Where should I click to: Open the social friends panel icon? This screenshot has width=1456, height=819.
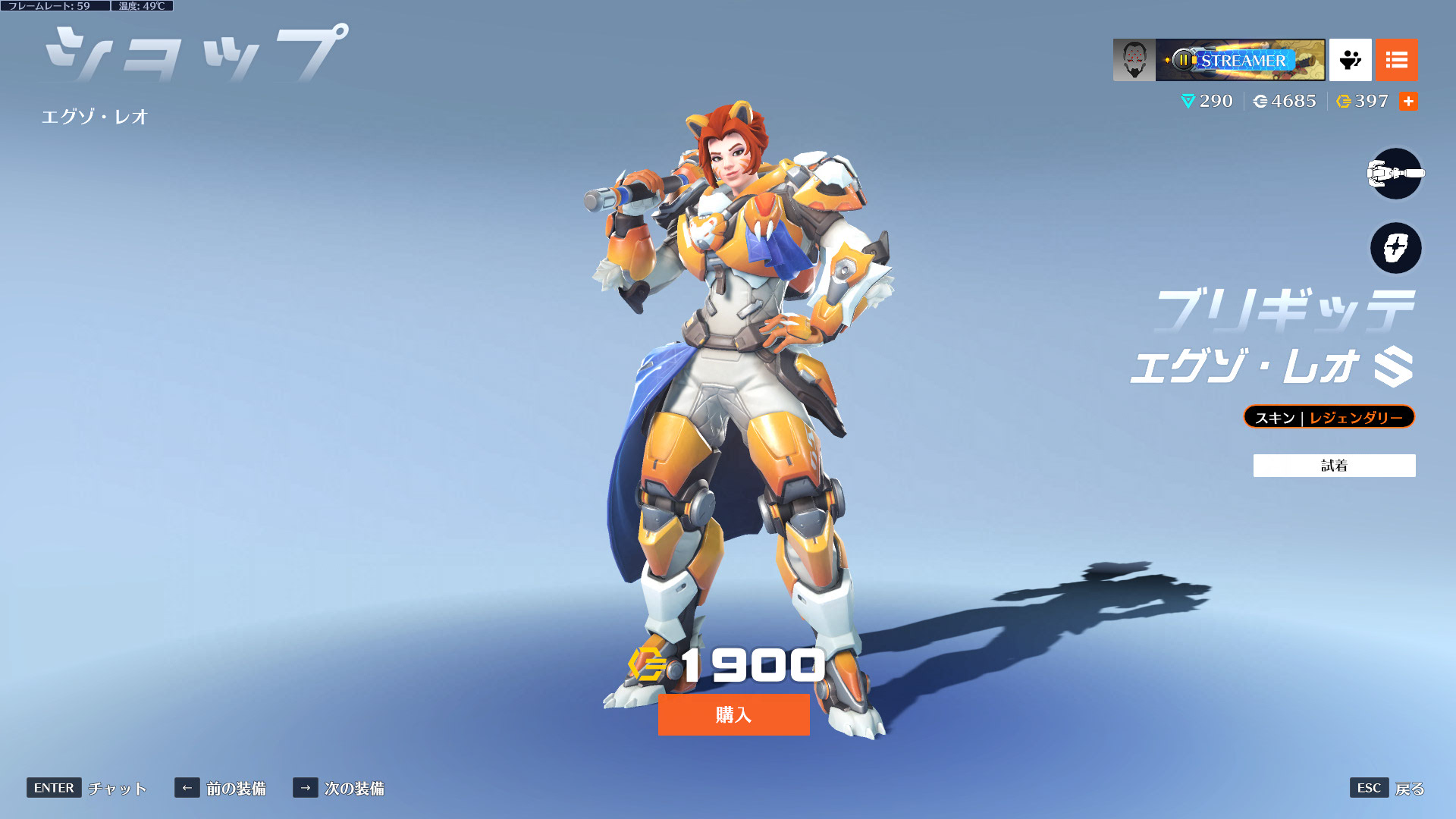point(1350,60)
